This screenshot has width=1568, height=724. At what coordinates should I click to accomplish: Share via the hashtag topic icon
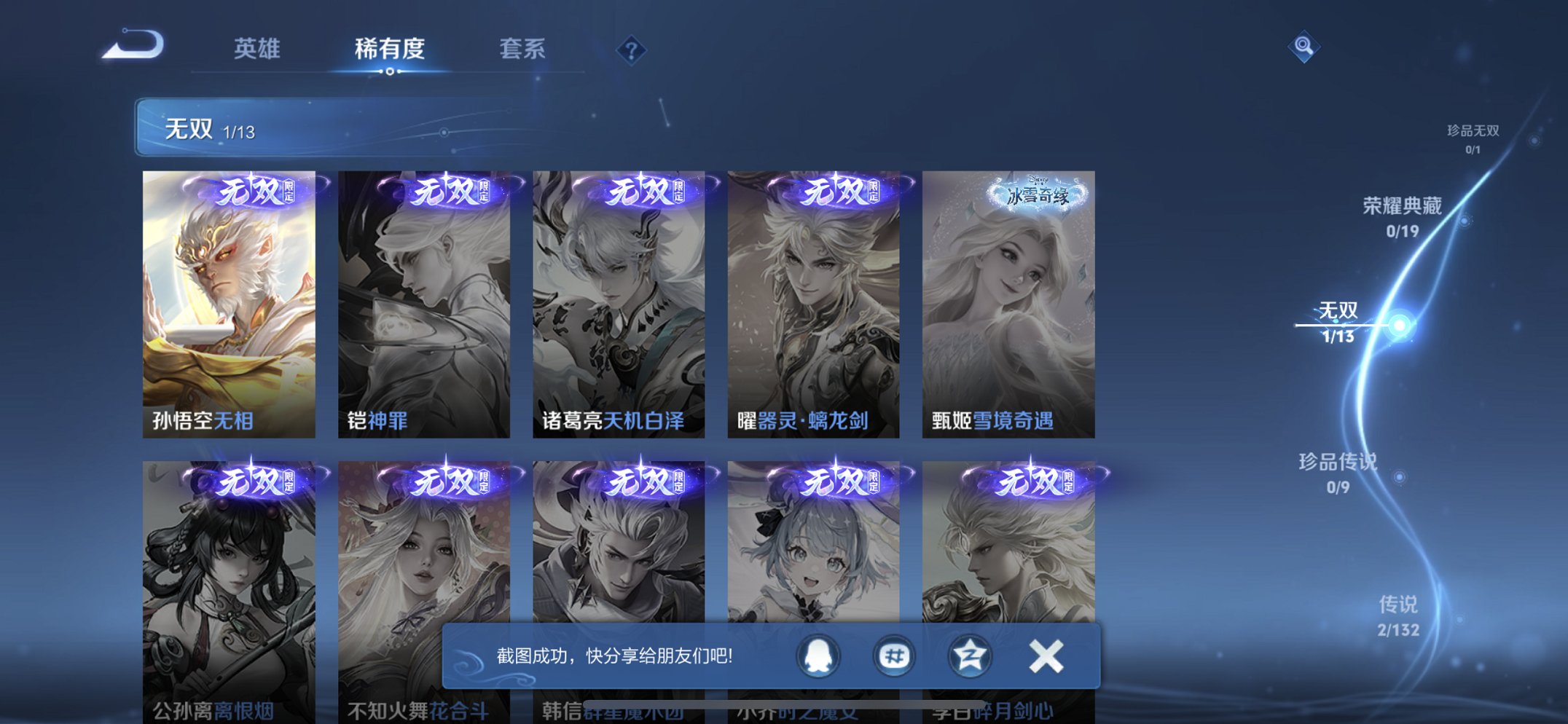pos(893,655)
